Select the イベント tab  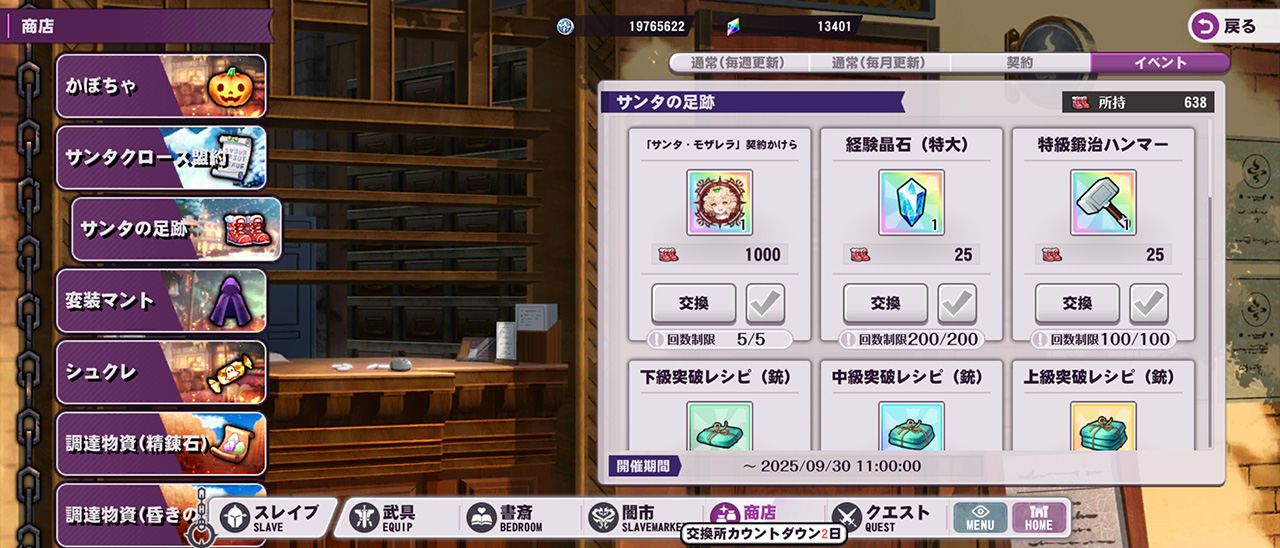coord(1160,62)
